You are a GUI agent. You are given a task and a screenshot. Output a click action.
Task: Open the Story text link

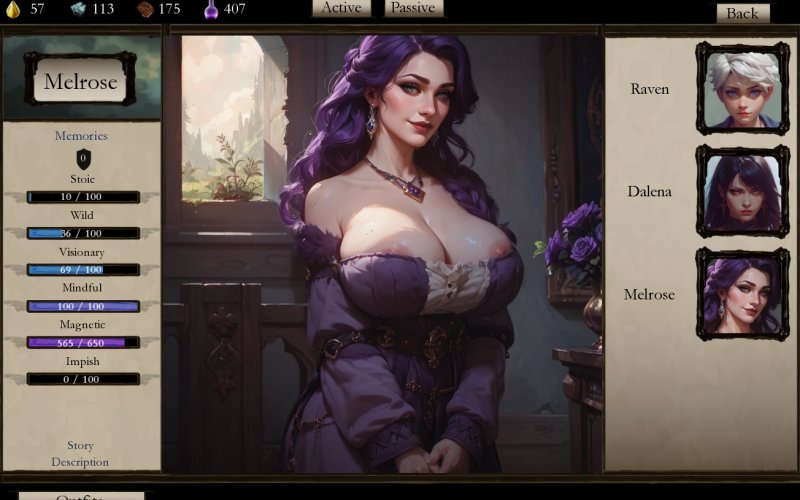pyautogui.click(x=81, y=445)
